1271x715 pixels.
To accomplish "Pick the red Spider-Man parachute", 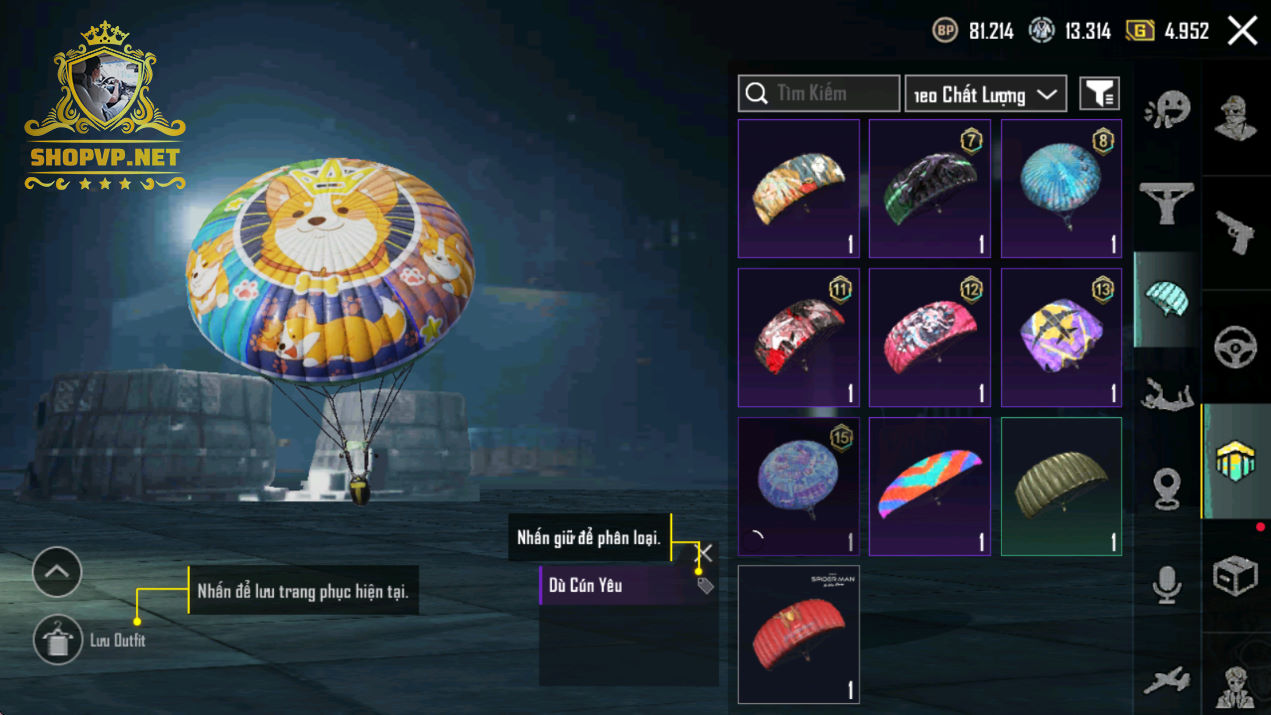I will 798,634.
